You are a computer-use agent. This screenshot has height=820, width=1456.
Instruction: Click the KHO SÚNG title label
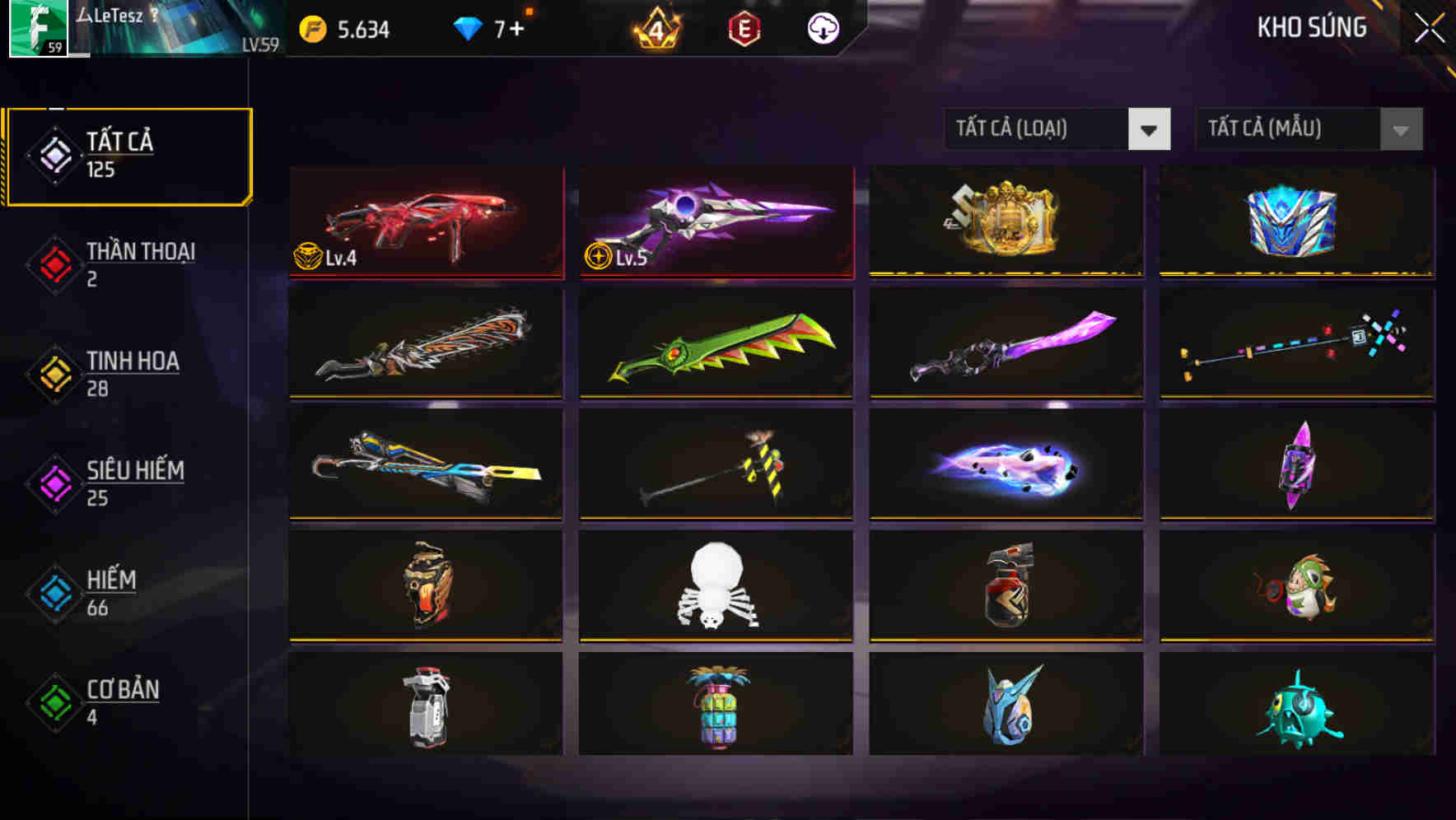tap(1312, 27)
